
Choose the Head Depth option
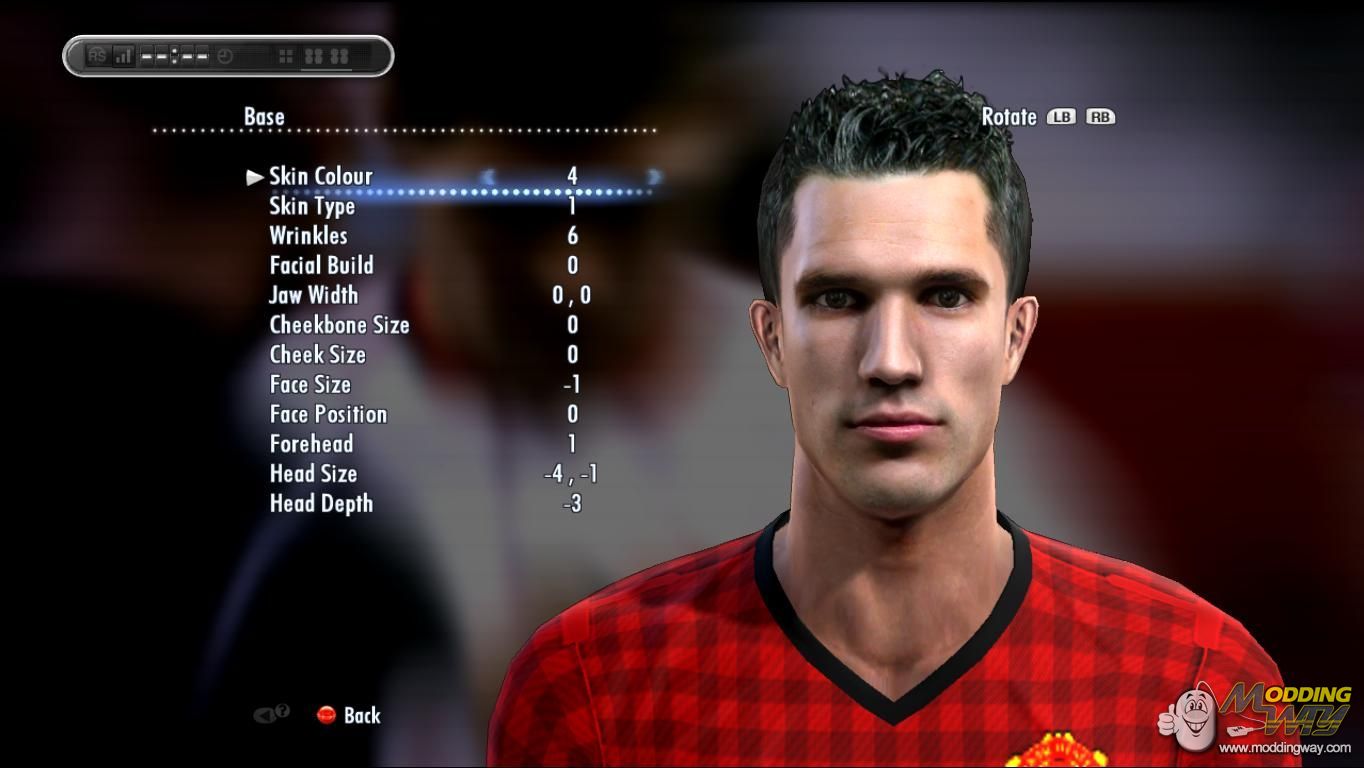[x=321, y=504]
